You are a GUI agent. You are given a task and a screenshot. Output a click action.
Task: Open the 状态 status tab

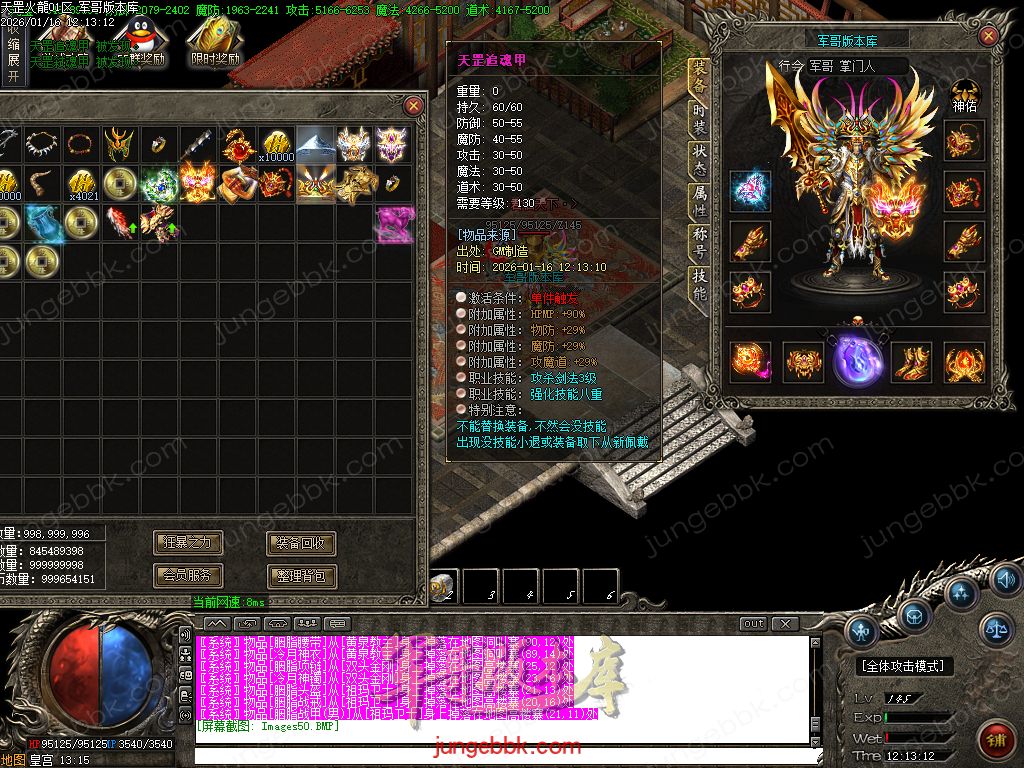tap(699, 158)
